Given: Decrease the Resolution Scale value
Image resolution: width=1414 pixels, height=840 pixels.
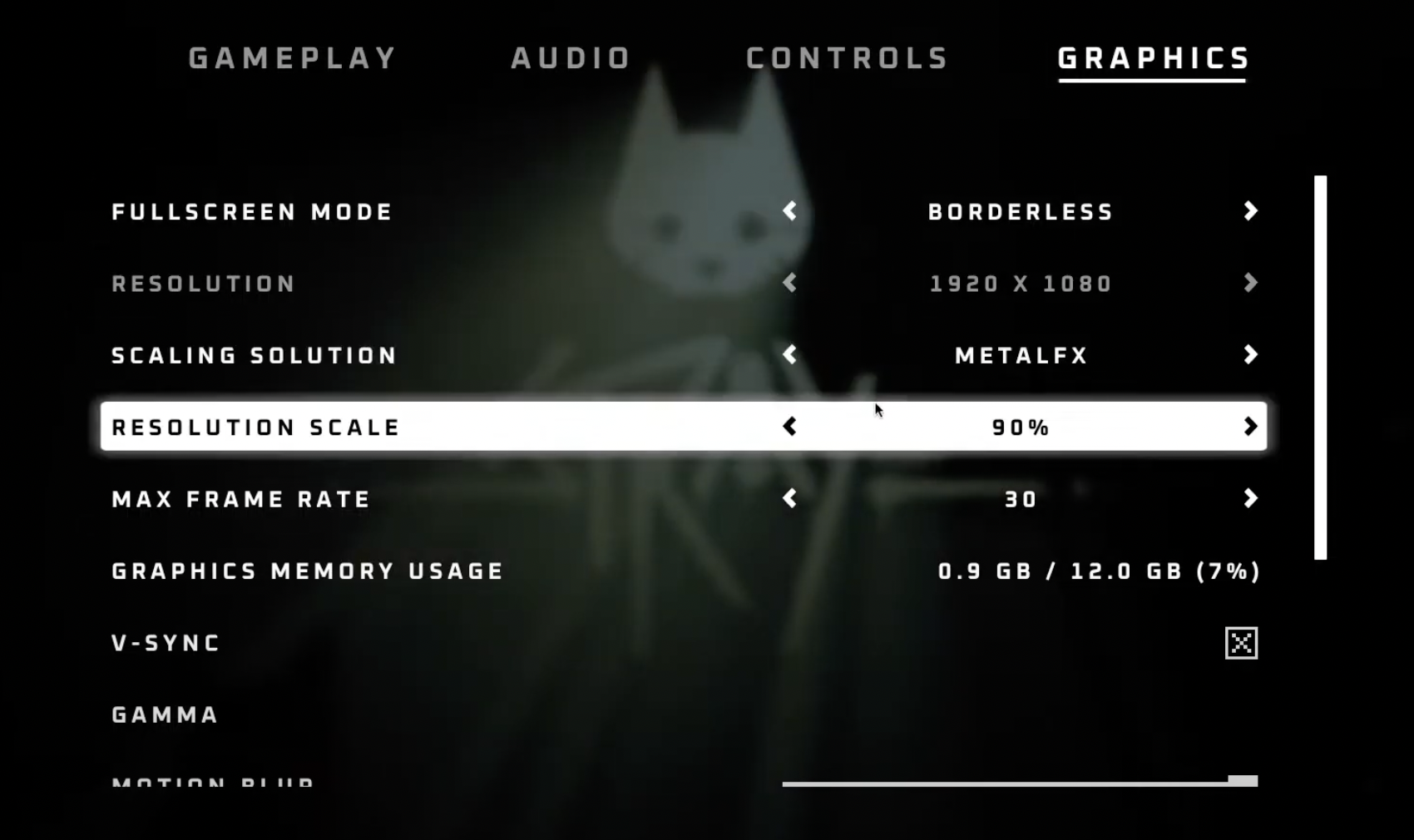Looking at the screenshot, I should 789,427.
